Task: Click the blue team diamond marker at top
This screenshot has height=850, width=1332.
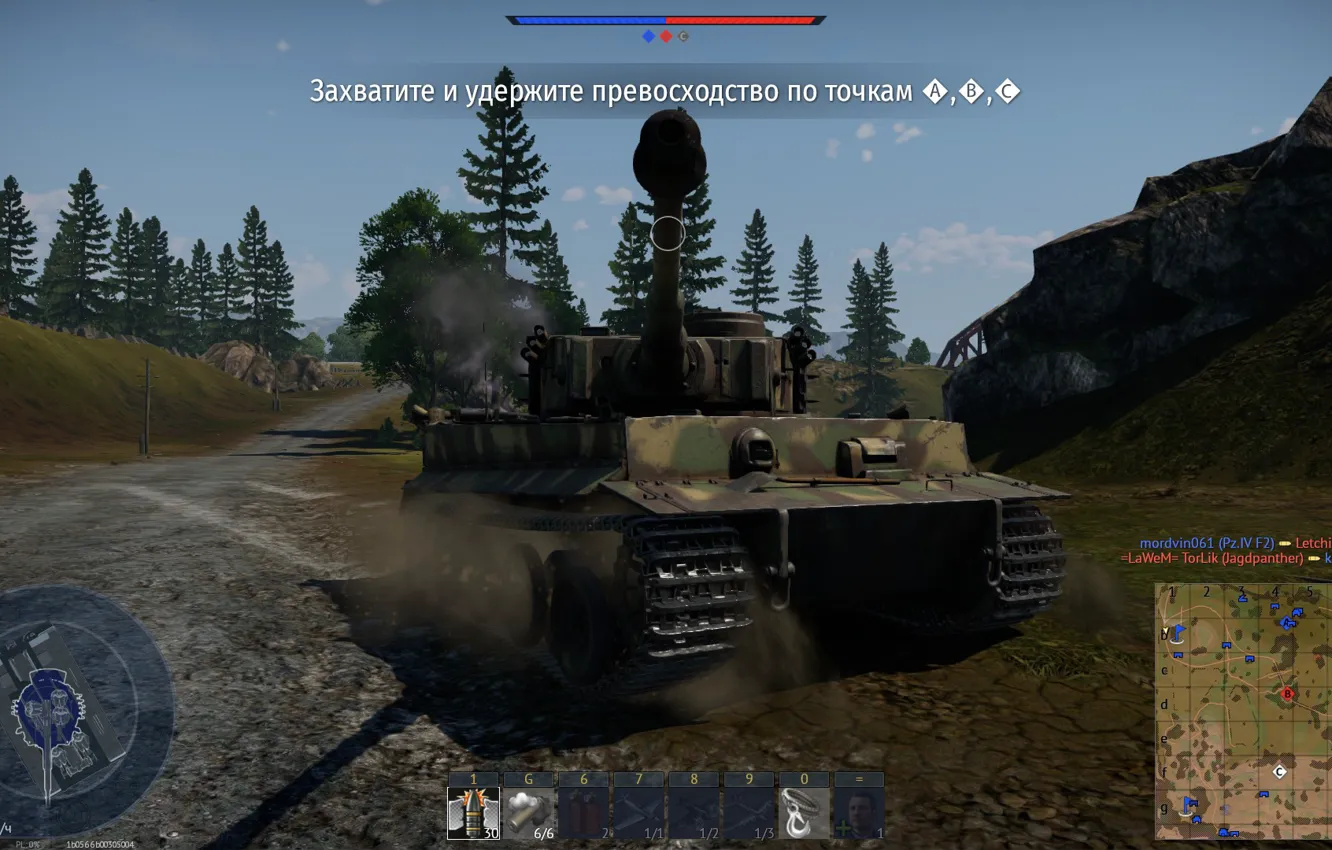Action: tap(647, 37)
